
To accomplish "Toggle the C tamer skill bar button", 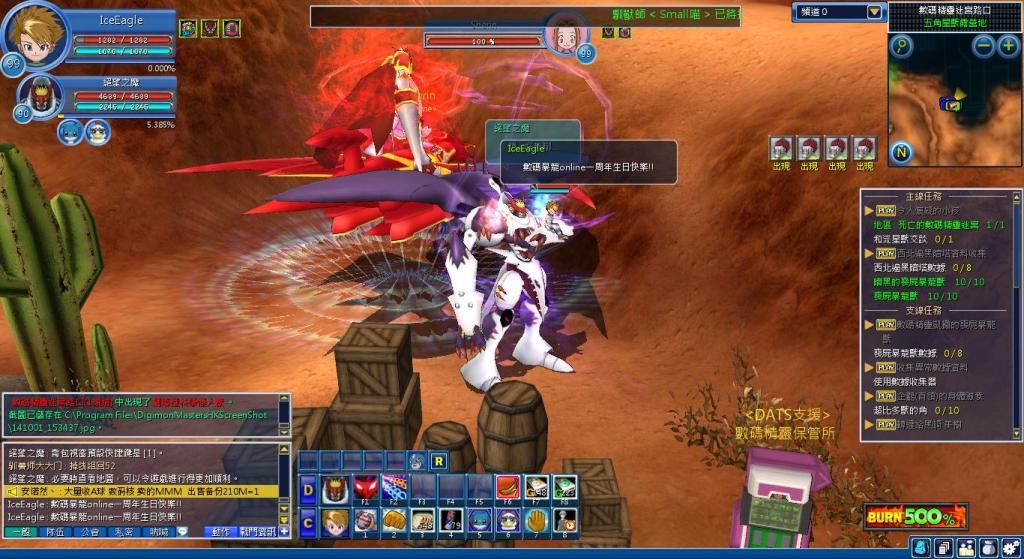I will click(309, 520).
